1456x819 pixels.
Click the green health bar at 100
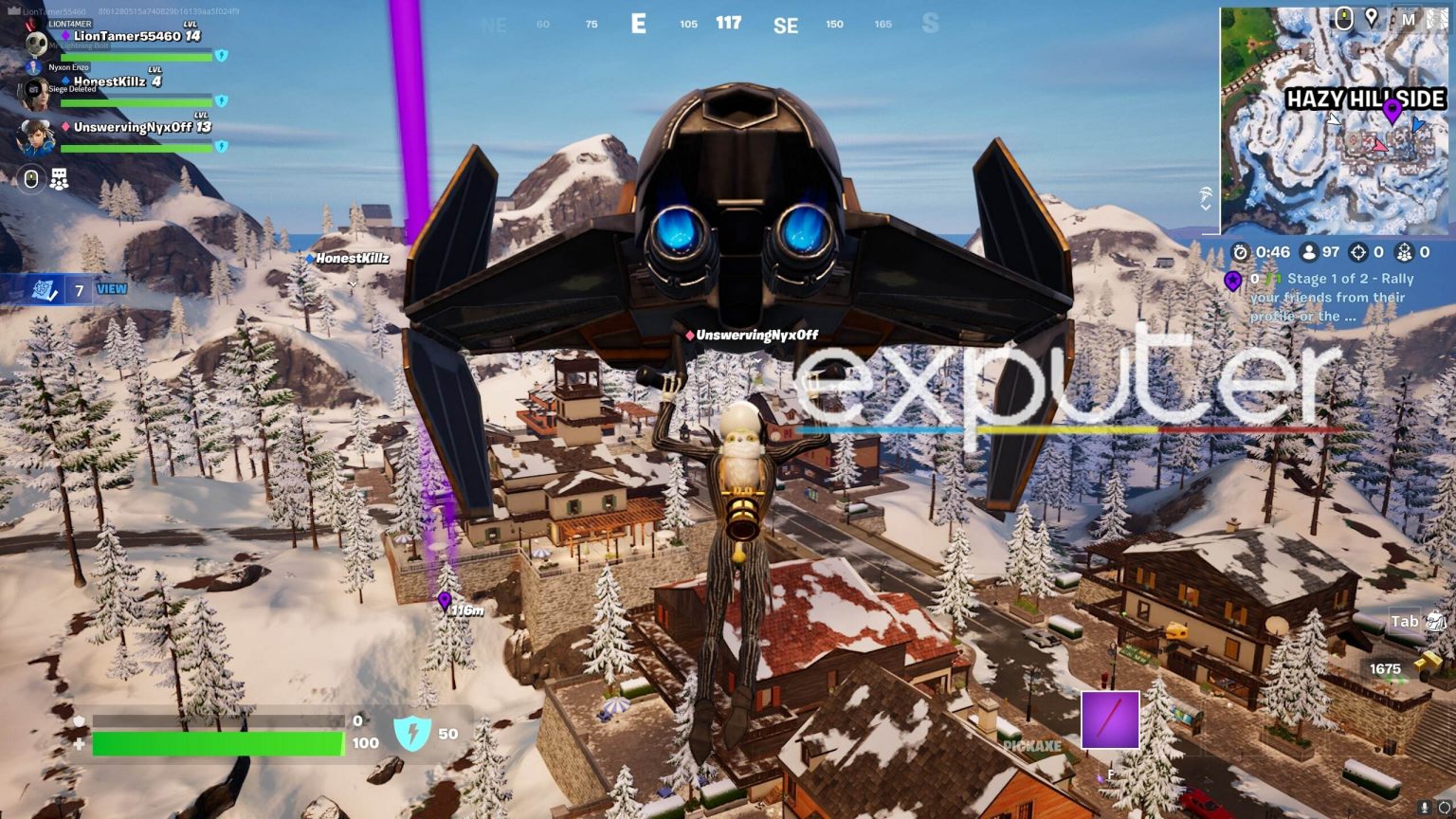pos(218,743)
